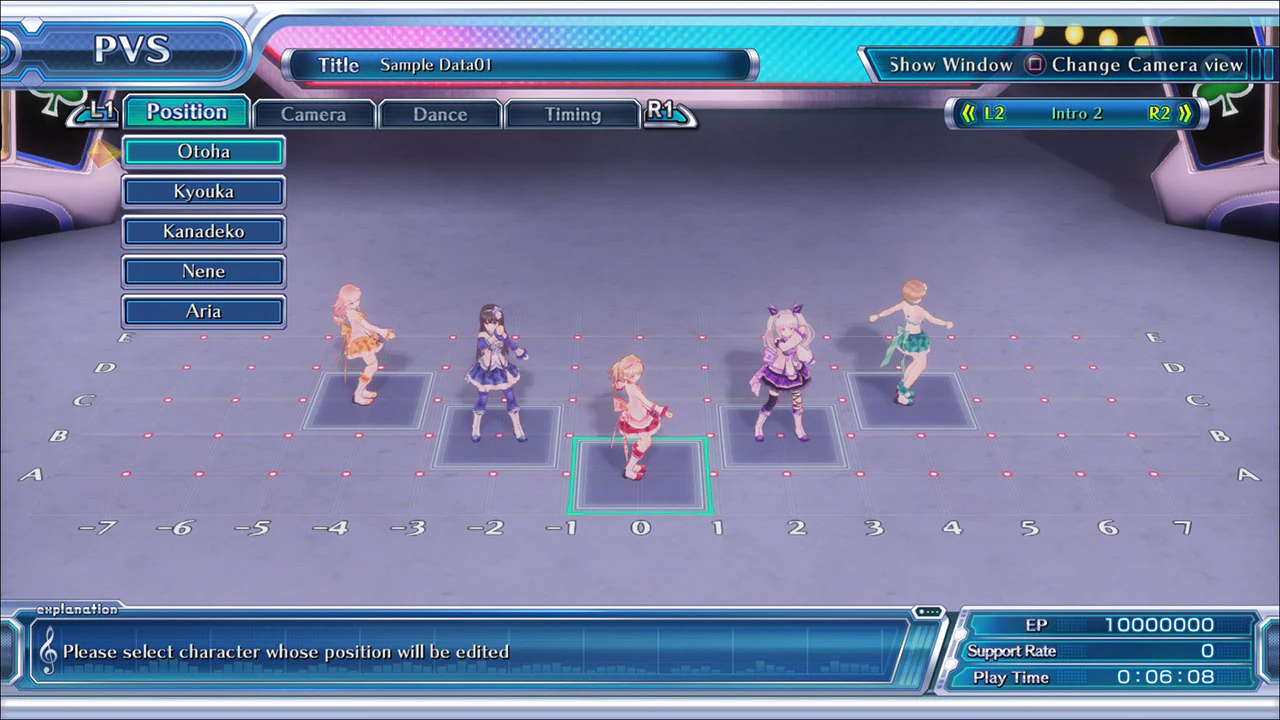Screen dimensions: 1280x720
Task: Switch to the Camera tab
Action: click(314, 114)
